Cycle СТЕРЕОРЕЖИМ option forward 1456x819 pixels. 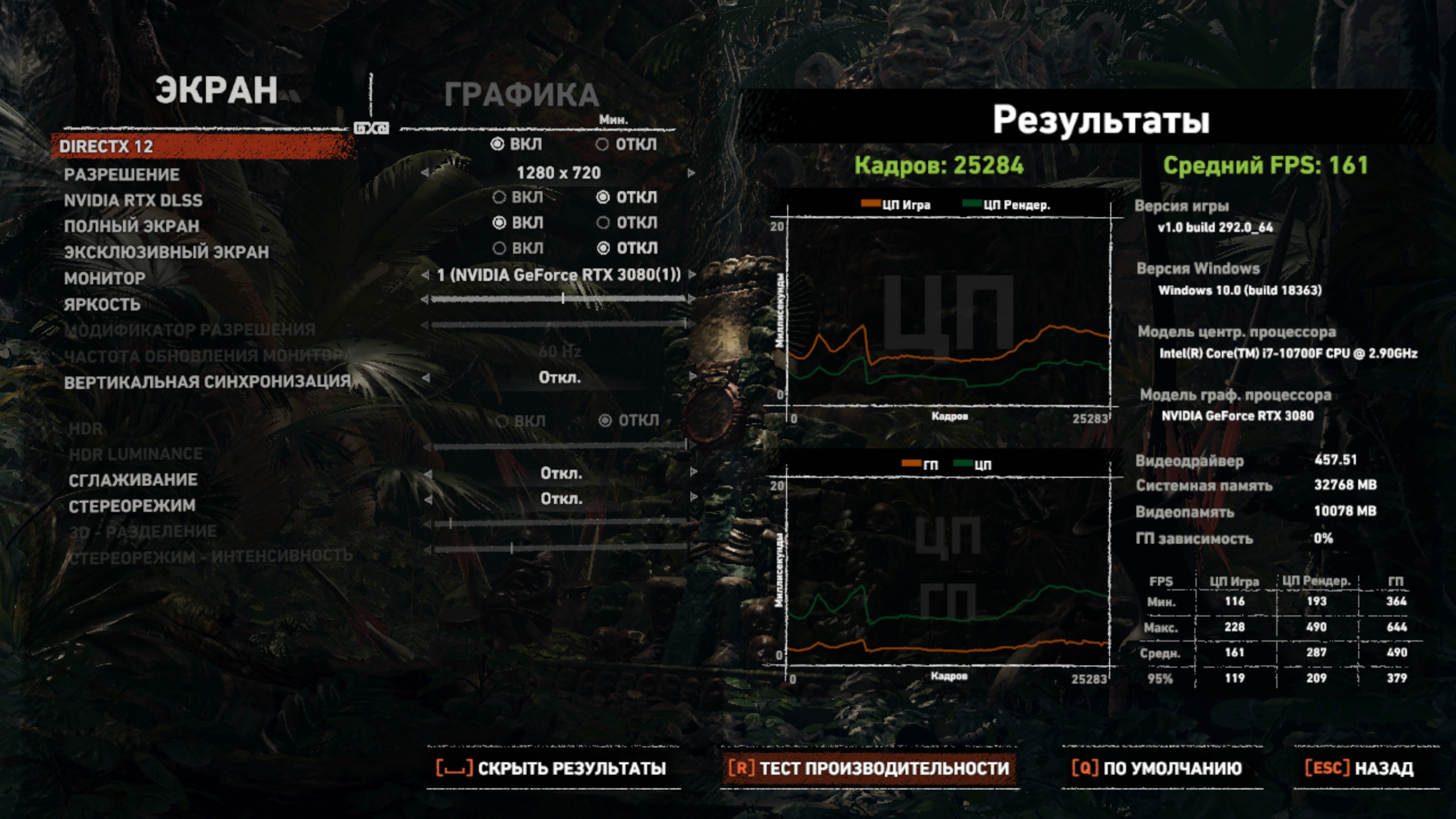pos(693,498)
